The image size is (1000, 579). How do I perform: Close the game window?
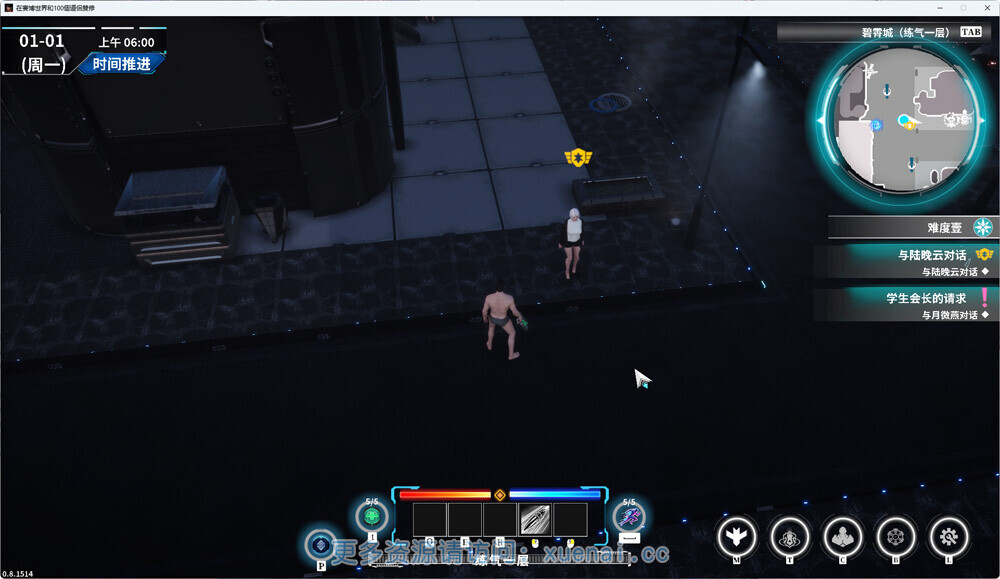point(987,7)
